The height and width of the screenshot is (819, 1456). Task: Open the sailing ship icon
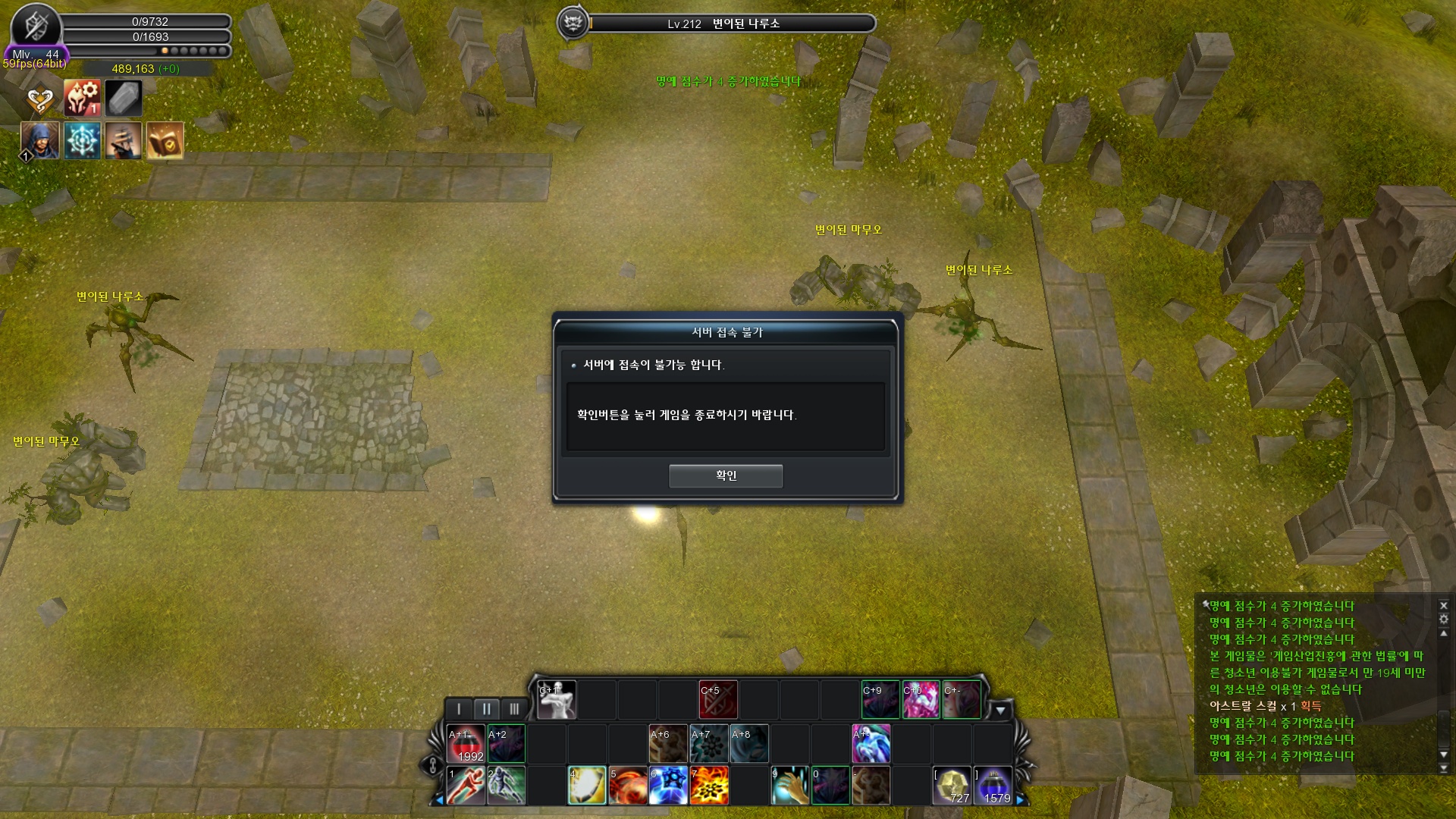pyautogui.click(x=124, y=140)
